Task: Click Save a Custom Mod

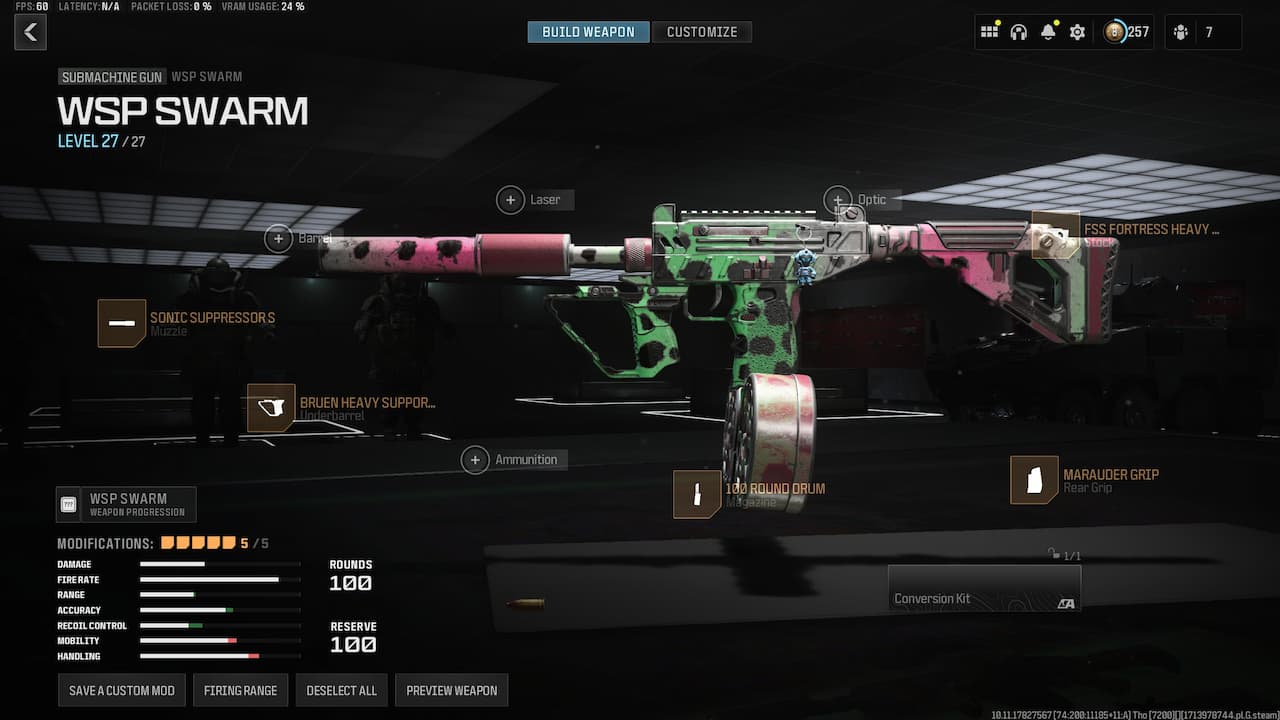Action: [x=121, y=690]
